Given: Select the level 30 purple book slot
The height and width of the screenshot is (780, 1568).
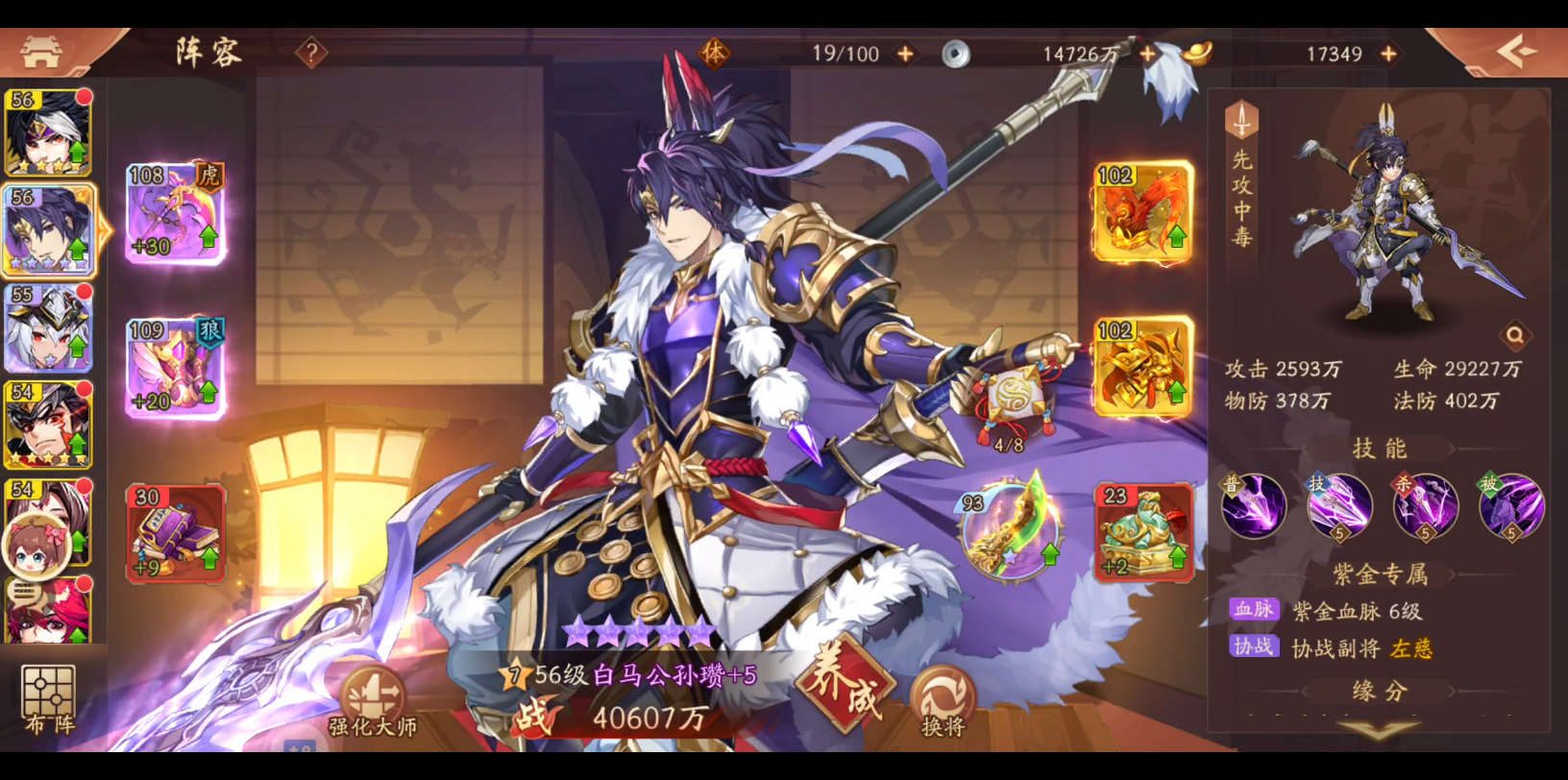Looking at the screenshot, I should (x=175, y=533).
